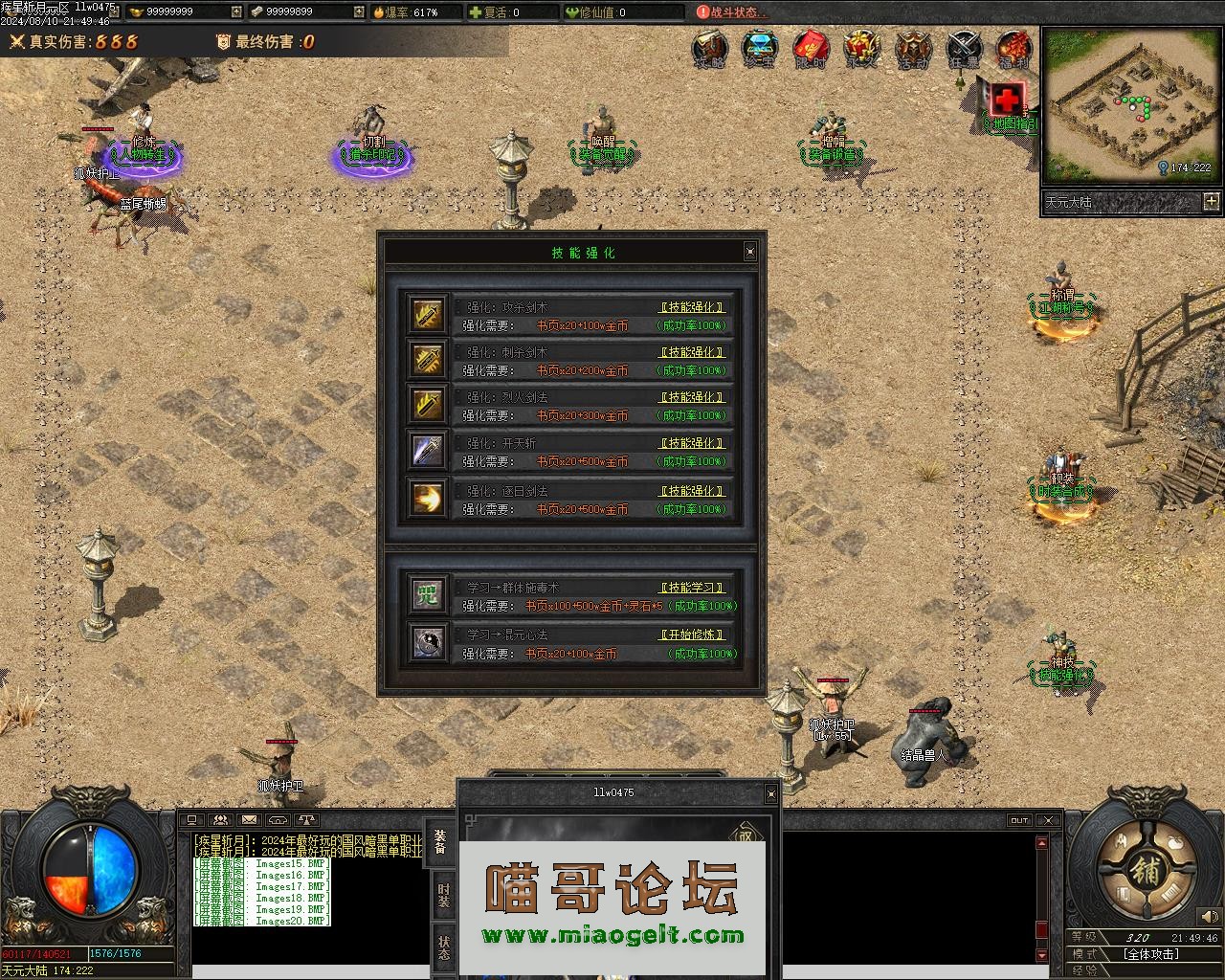1225x980 pixels.
Task: Close the 技能强化 skill window
Action: [749, 252]
